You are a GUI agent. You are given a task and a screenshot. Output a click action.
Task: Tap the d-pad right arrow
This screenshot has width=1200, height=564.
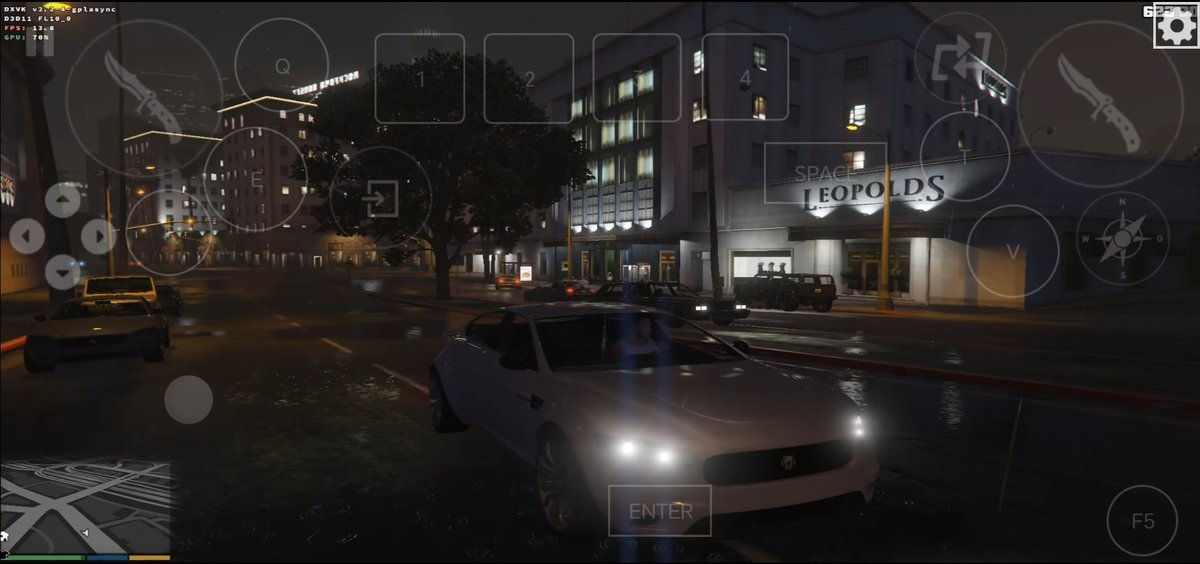pyautogui.click(x=97, y=236)
